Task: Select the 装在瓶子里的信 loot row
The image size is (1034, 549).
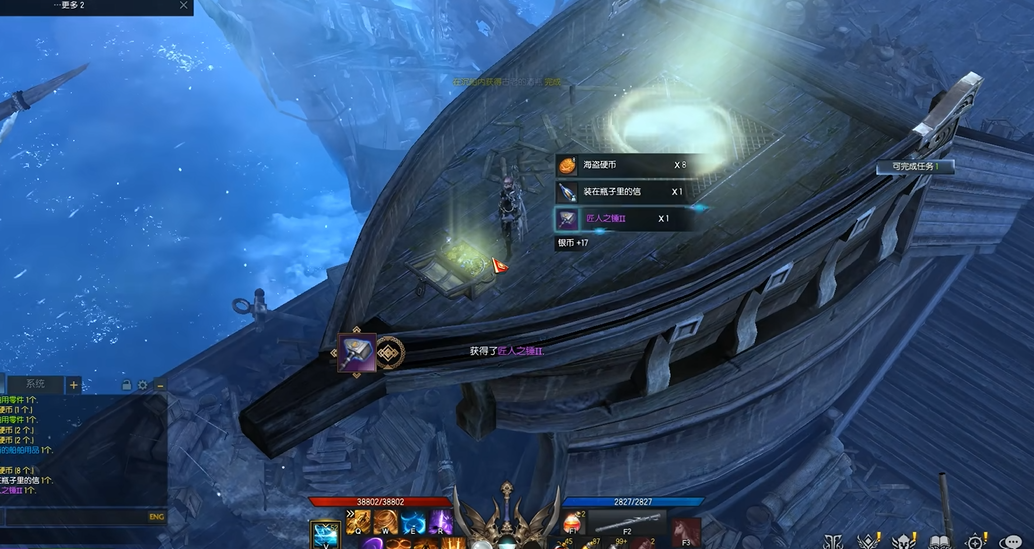Action: pos(620,191)
